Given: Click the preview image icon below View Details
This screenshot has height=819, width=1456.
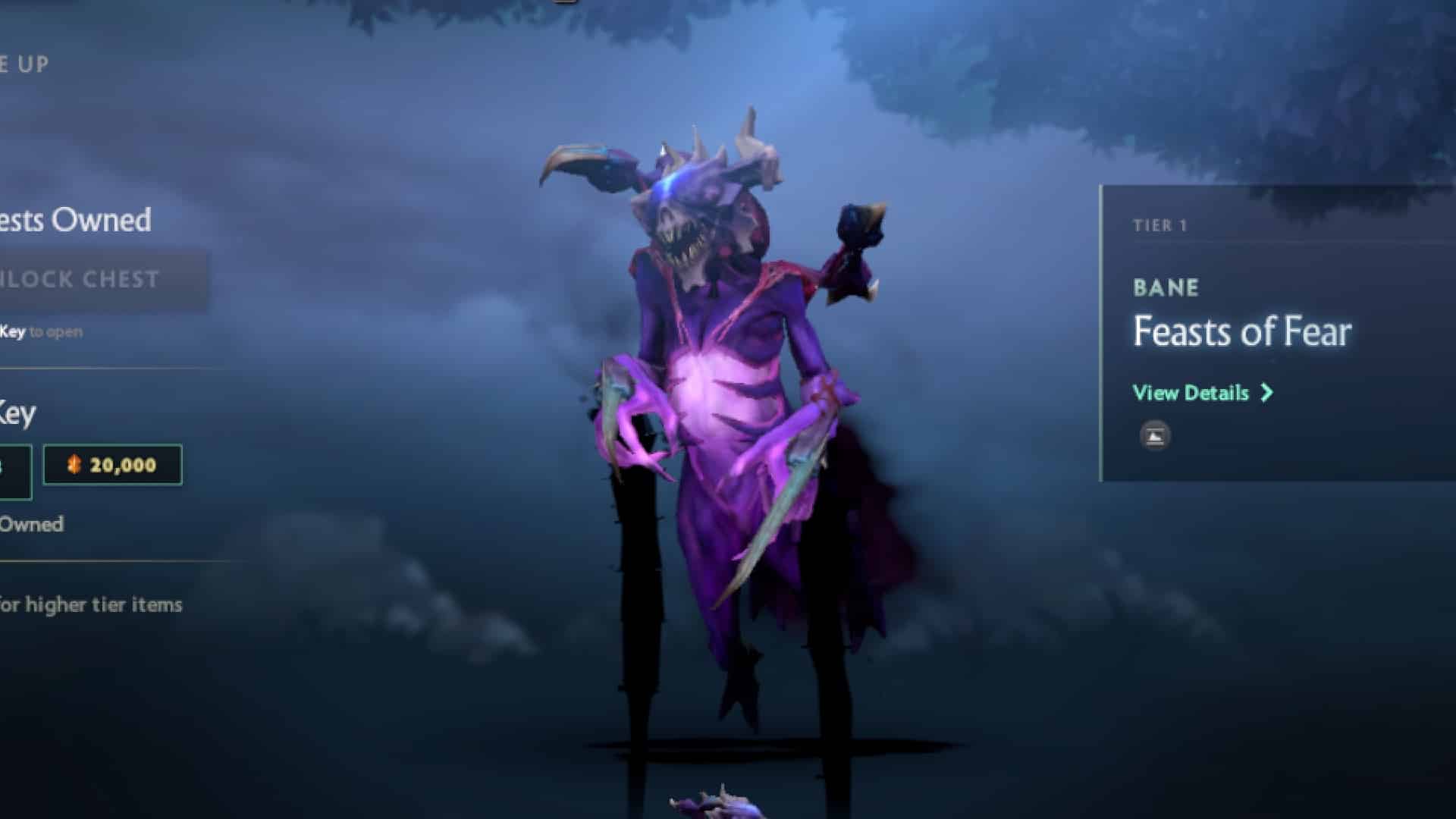Looking at the screenshot, I should click(x=1153, y=436).
